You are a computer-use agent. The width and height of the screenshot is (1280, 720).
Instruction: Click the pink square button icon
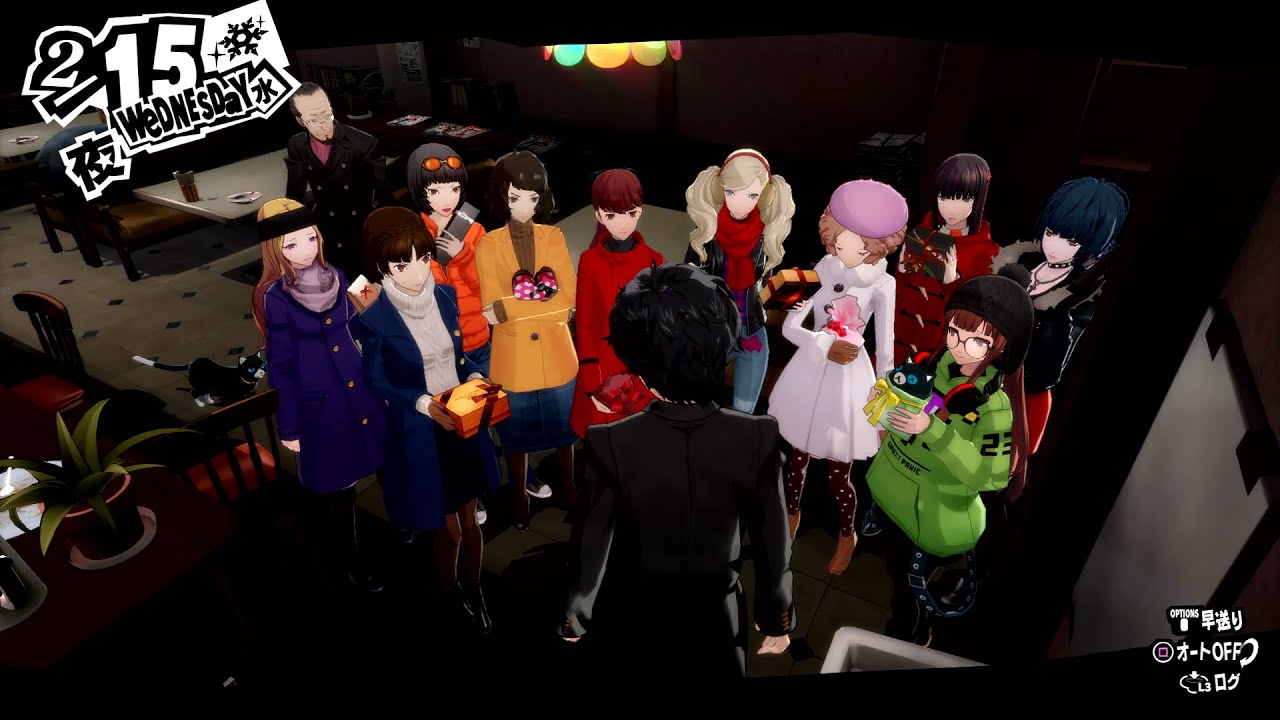1162,650
